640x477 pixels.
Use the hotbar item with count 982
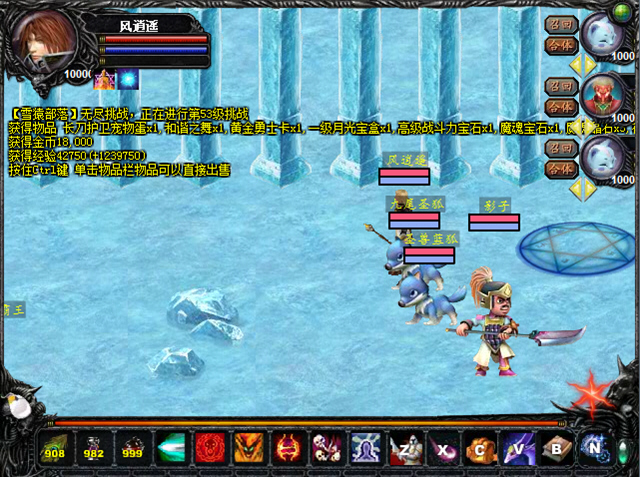[x=93, y=446]
